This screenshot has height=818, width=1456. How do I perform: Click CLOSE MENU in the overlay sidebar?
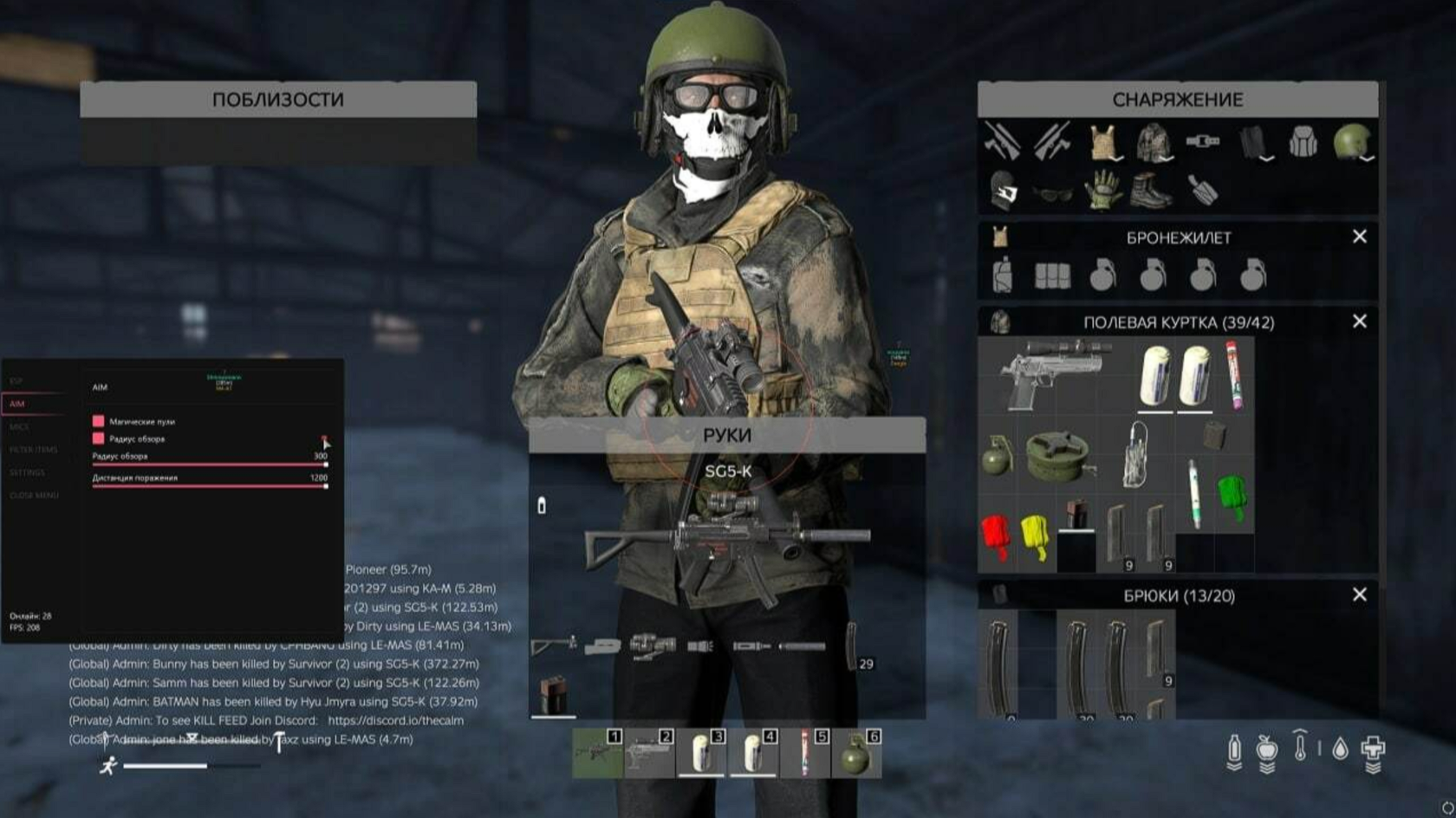[x=35, y=496]
